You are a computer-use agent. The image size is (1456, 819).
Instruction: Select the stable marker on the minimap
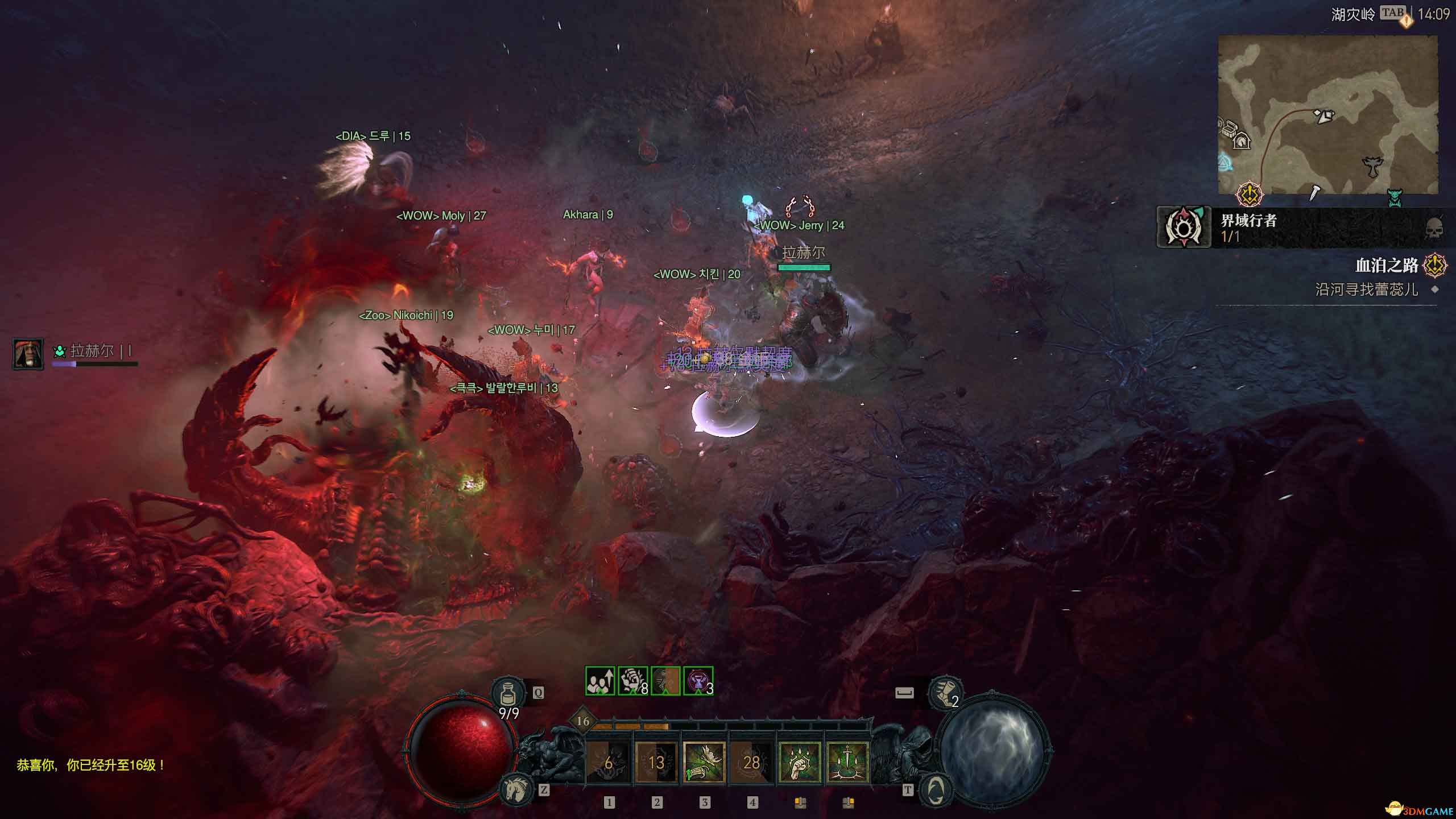coord(1241,140)
